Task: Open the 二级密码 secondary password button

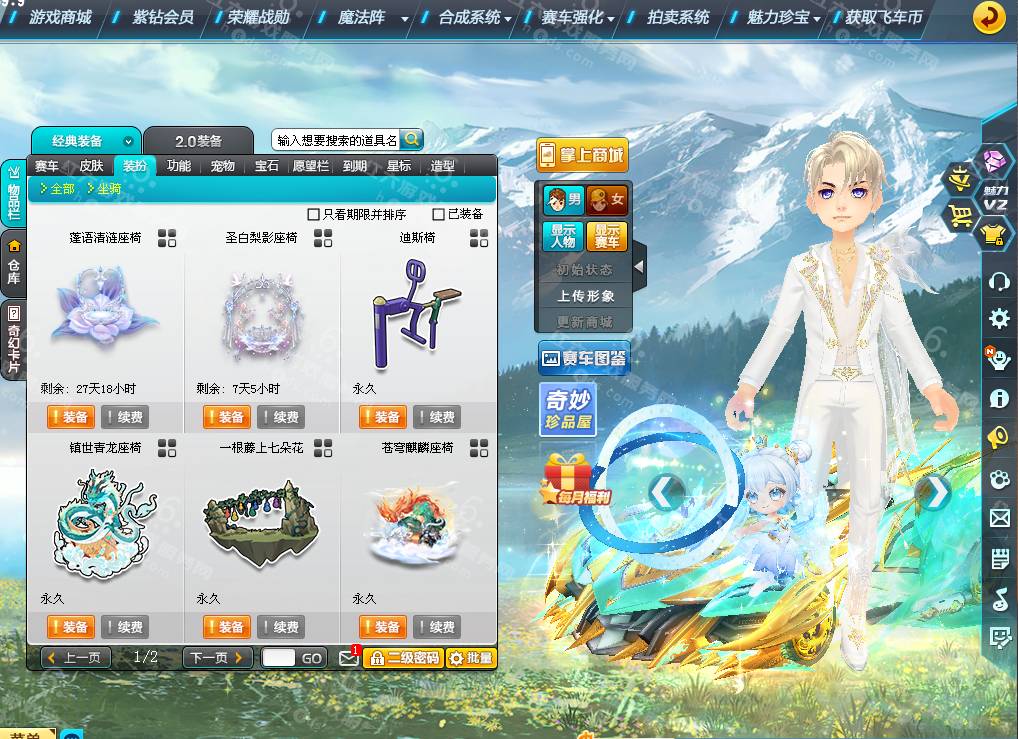Action: (402, 657)
